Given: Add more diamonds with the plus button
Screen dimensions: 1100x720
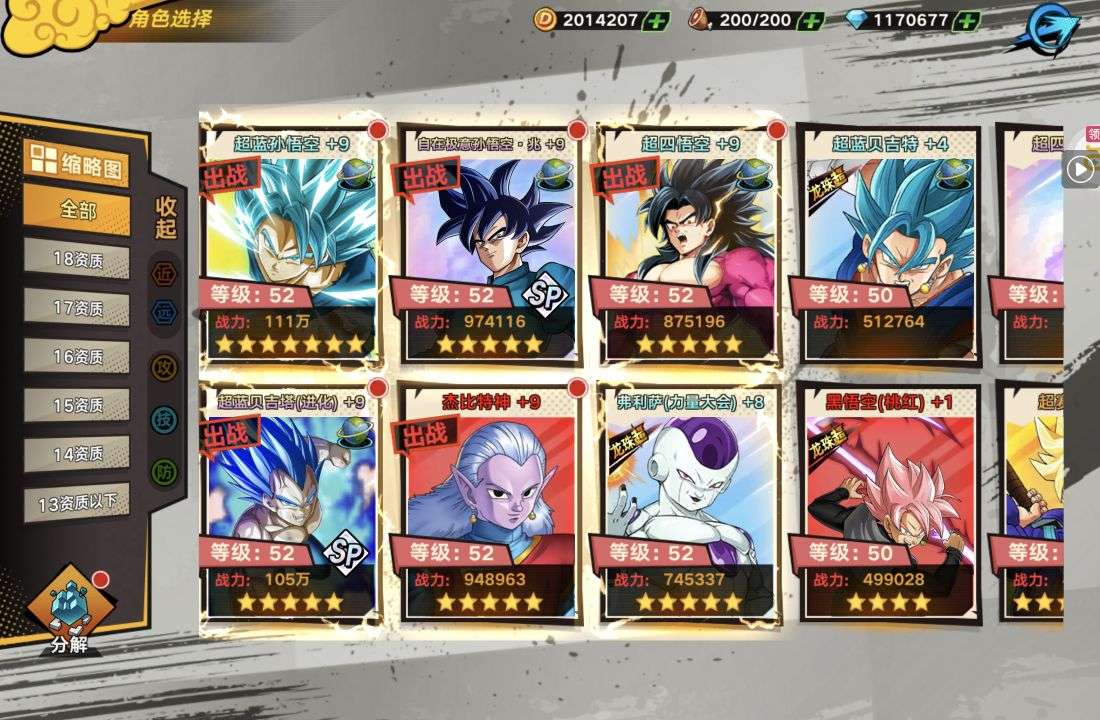Looking at the screenshot, I should 966,20.
